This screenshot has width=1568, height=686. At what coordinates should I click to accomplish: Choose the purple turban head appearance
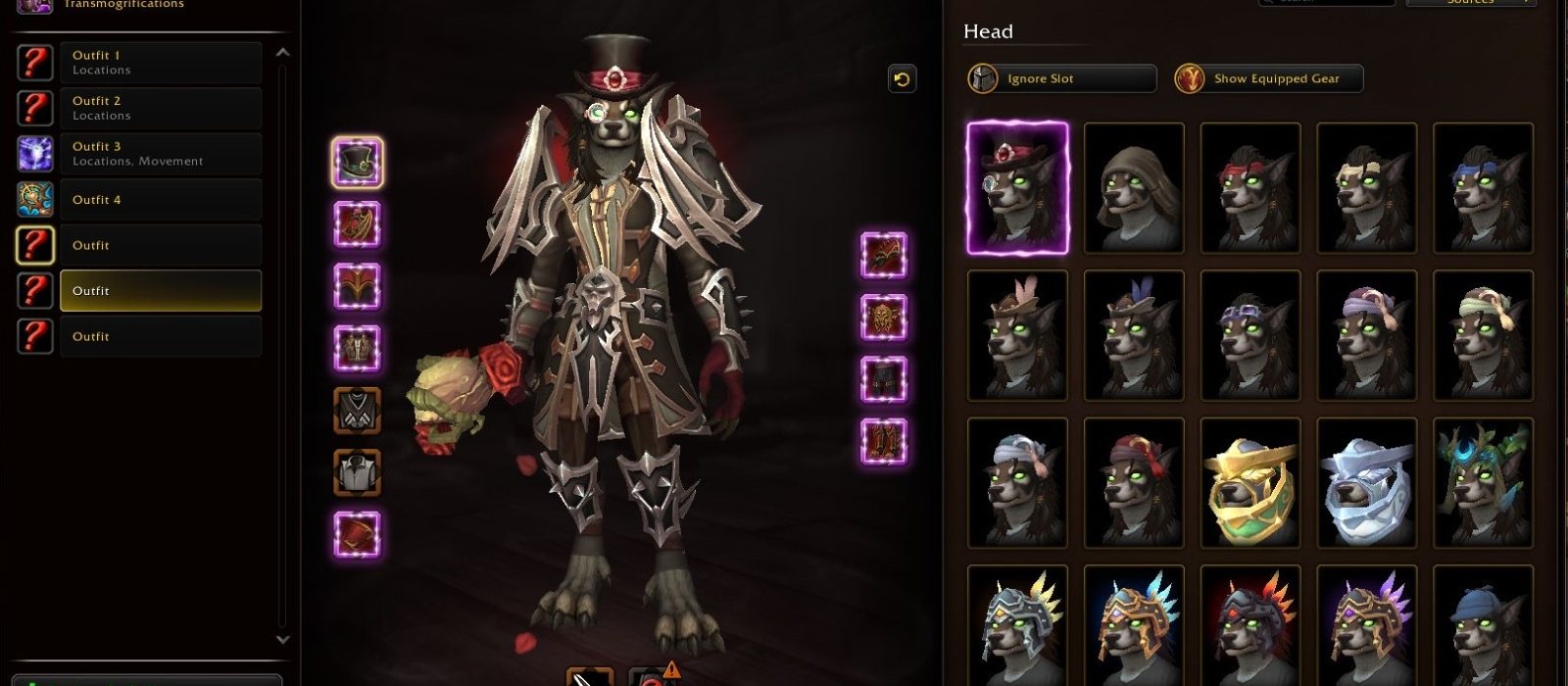tap(1366, 336)
